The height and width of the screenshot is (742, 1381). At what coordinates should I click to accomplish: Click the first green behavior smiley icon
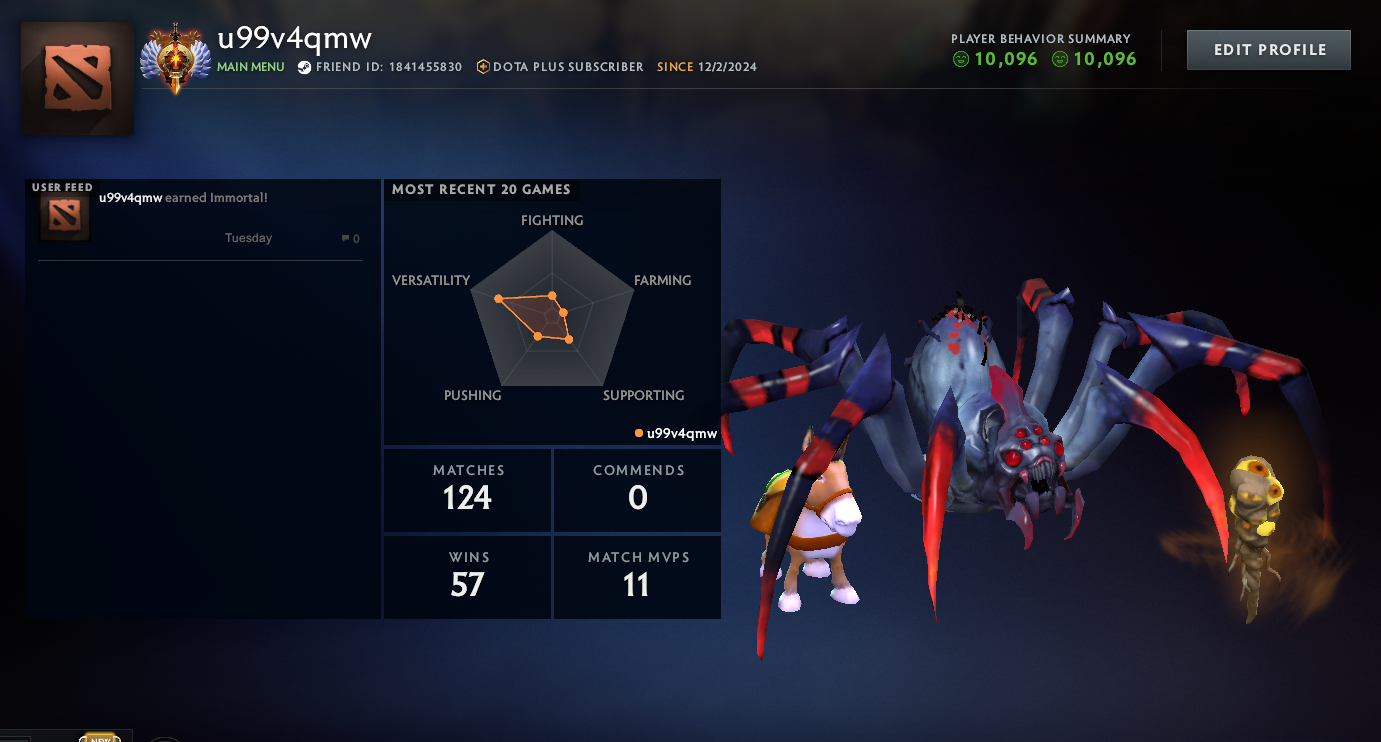(x=962, y=59)
